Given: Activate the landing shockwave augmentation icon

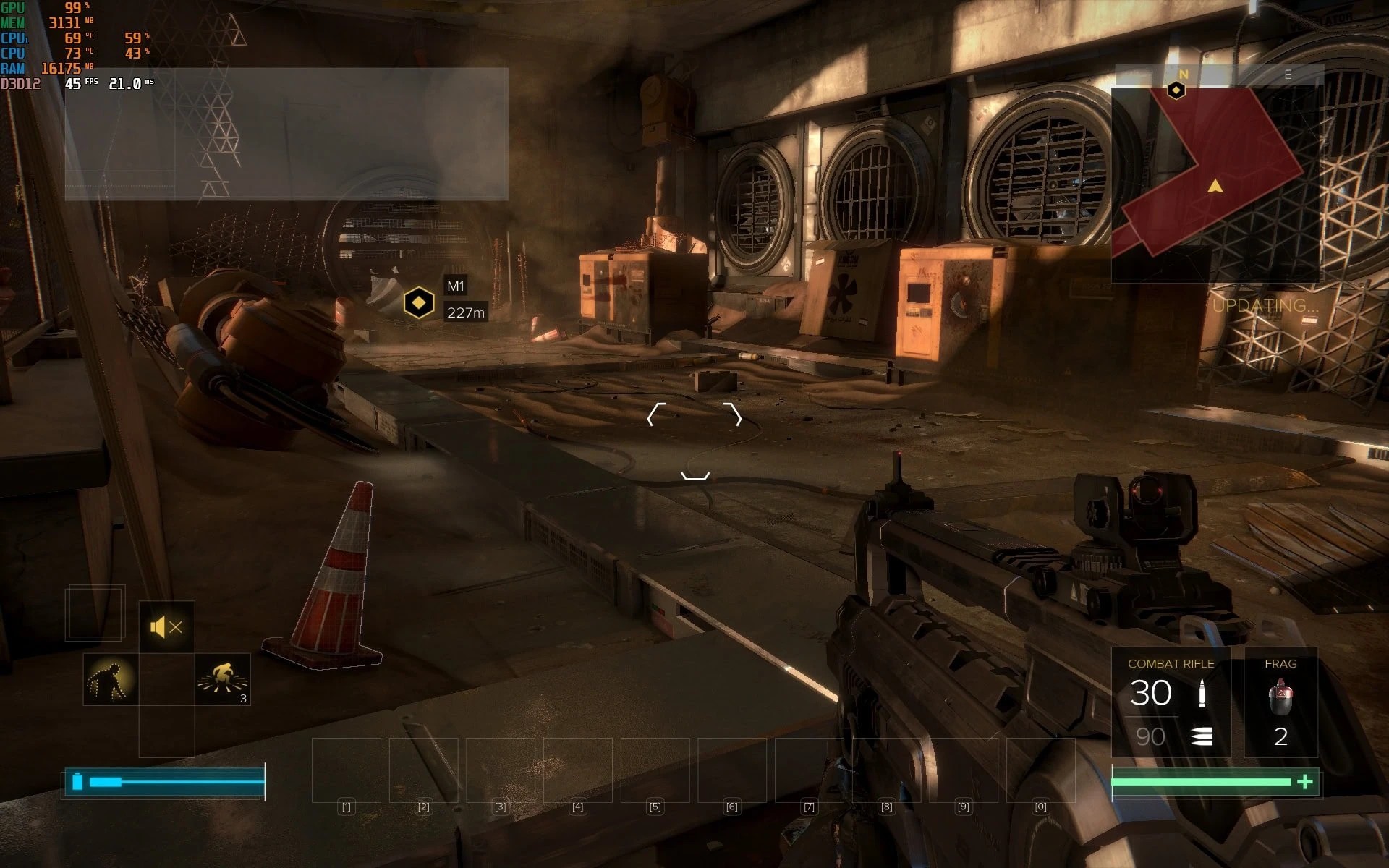Looking at the screenshot, I should [223, 680].
